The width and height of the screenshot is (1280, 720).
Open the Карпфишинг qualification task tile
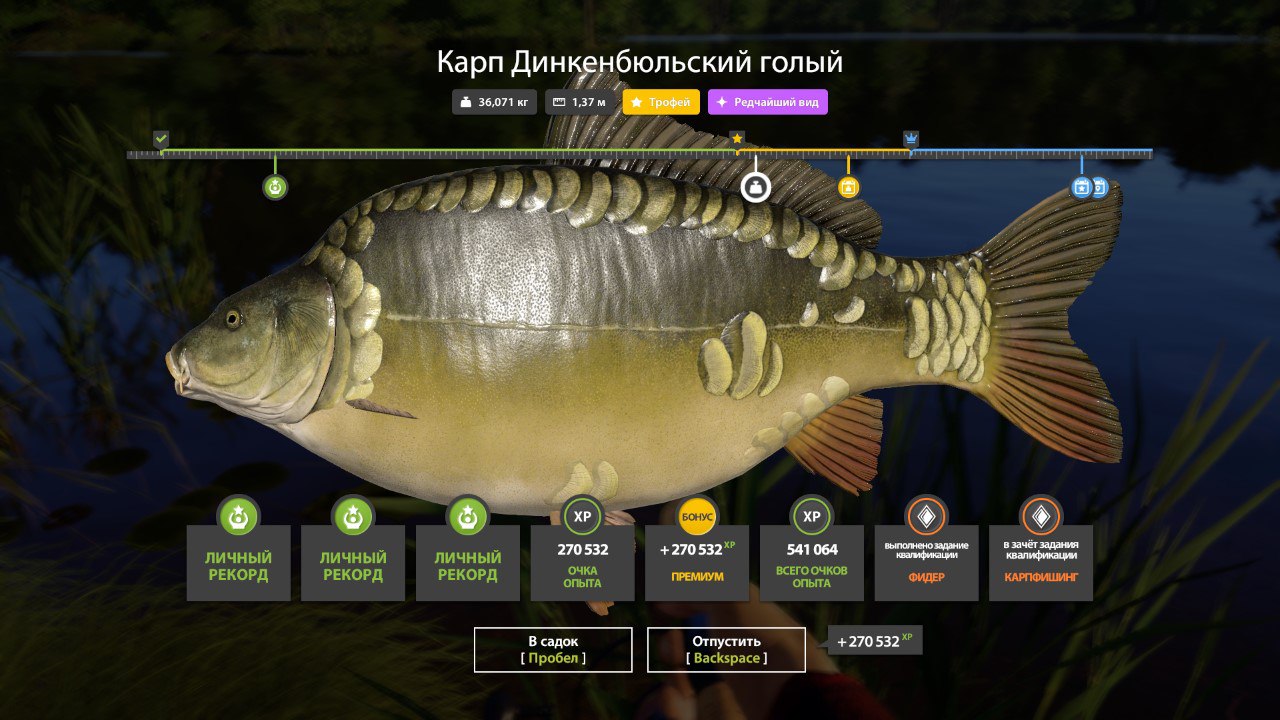point(1041,562)
